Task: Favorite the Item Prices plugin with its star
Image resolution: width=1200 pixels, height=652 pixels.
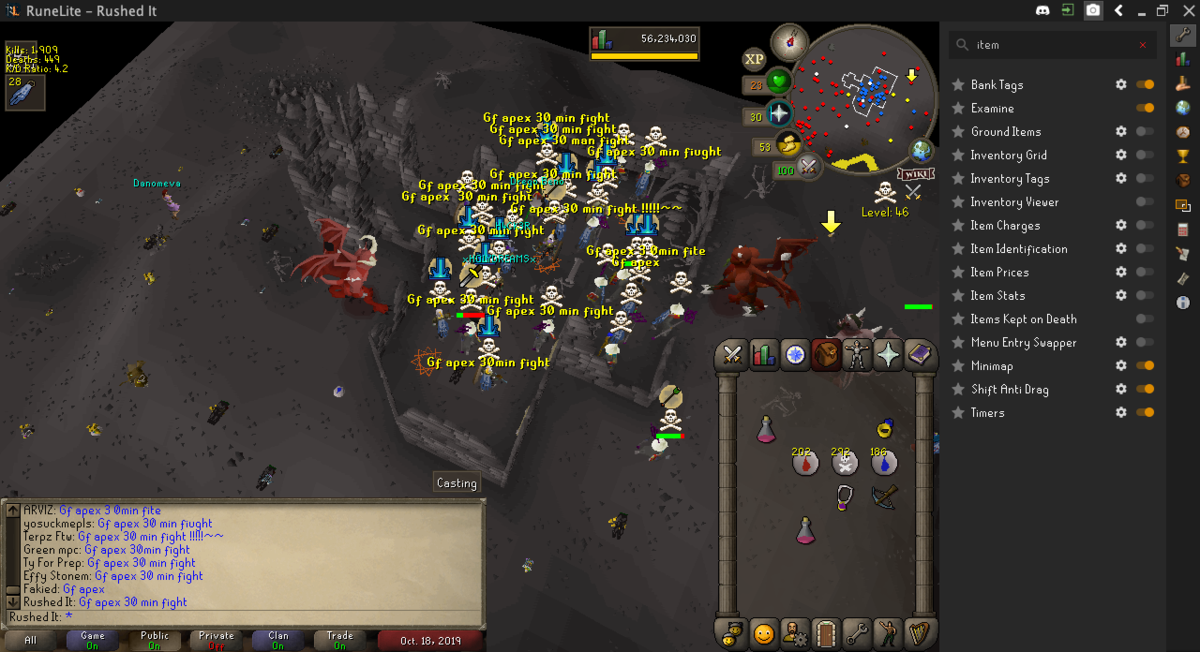Action: tap(958, 272)
